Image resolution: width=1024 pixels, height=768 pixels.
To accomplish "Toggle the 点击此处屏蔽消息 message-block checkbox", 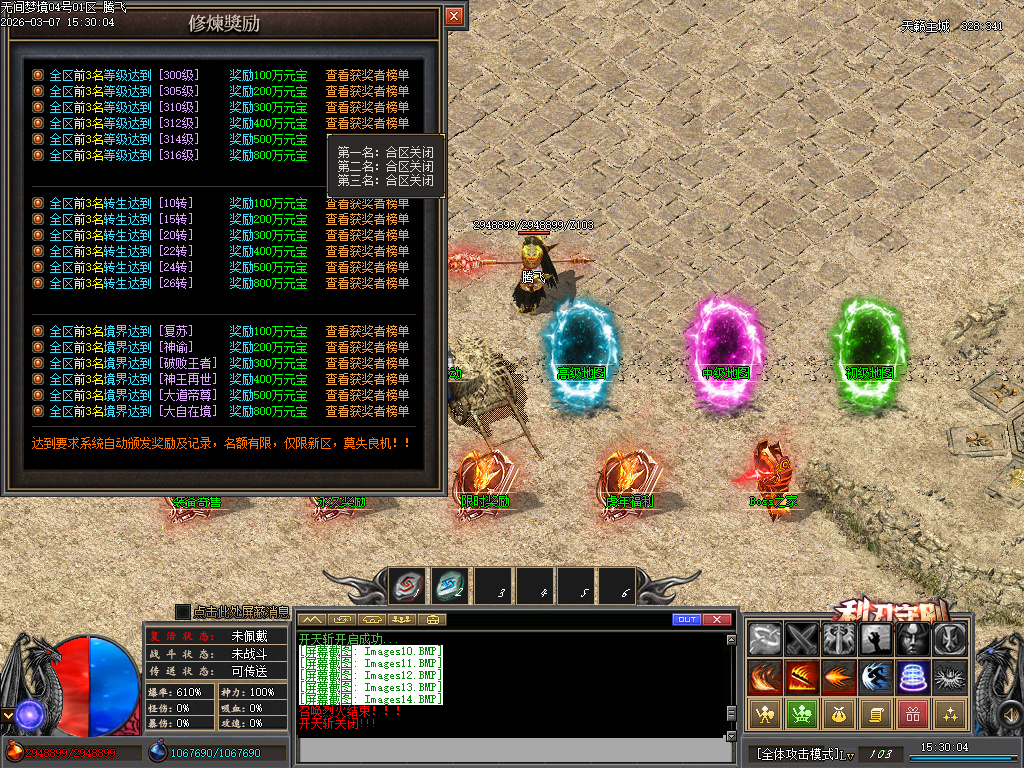I will tap(182, 611).
